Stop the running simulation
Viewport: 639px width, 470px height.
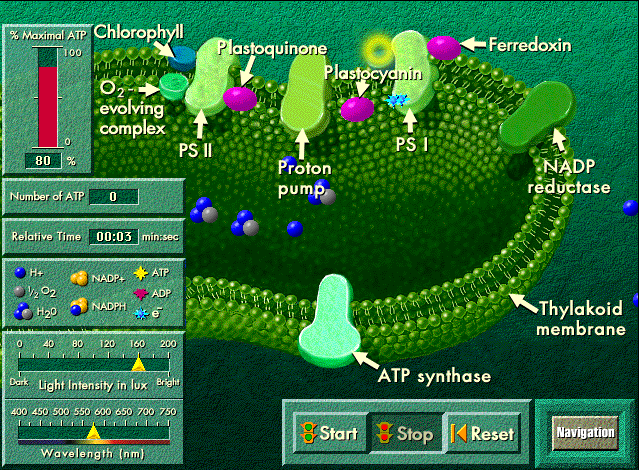pyautogui.click(x=403, y=433)
